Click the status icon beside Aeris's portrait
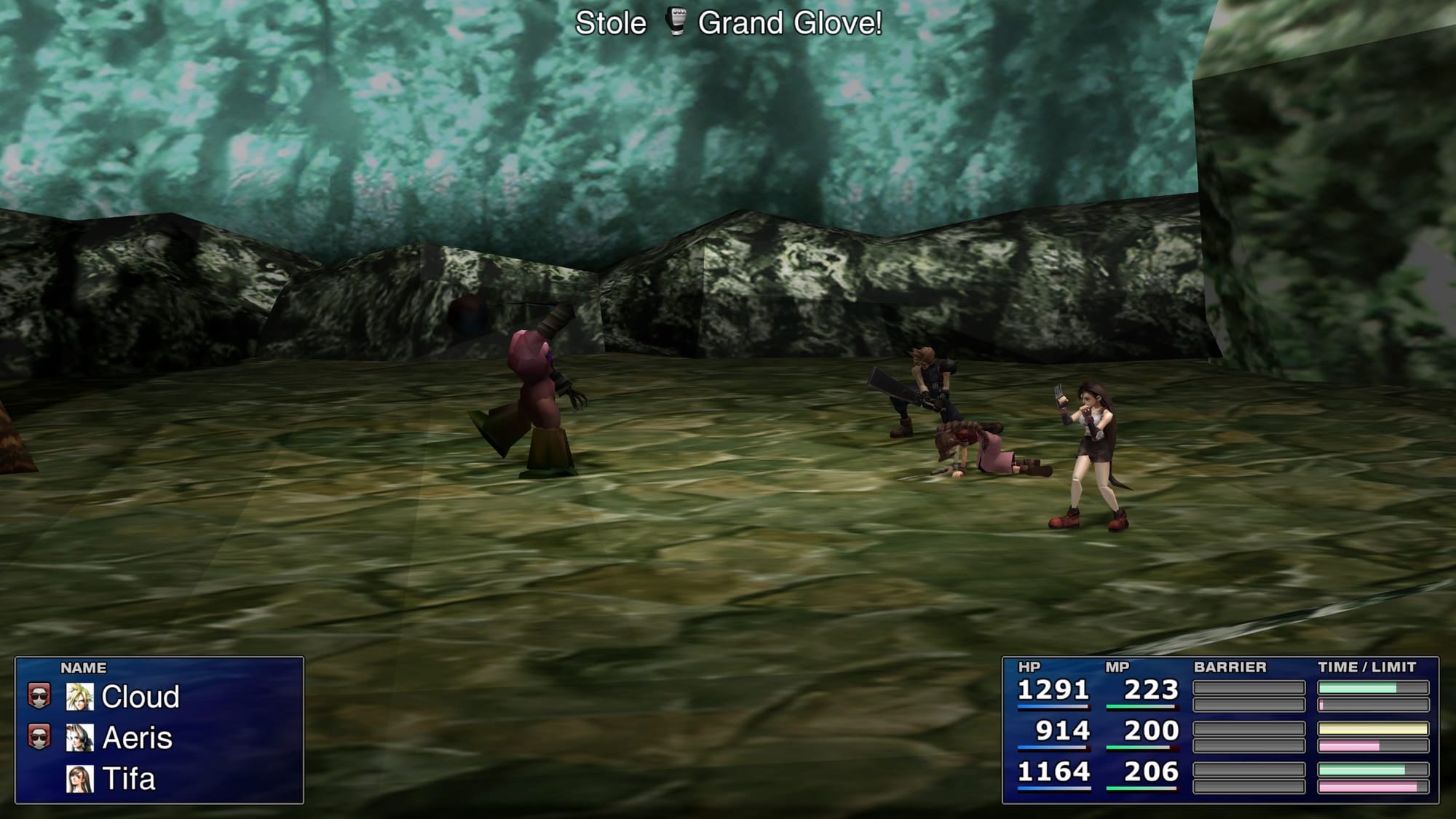This screenshot has width=1456, height=819. point(39,737)
